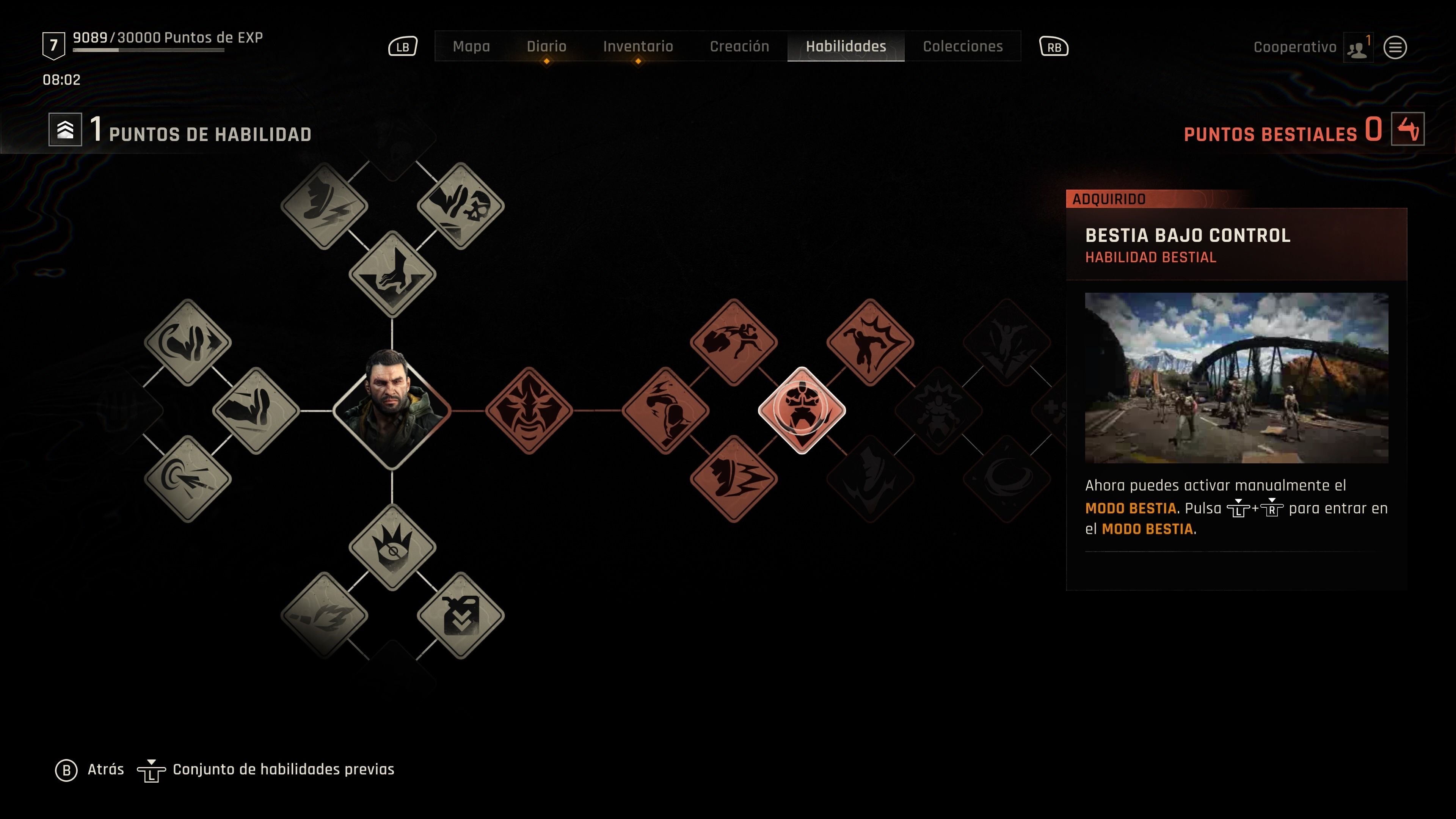
Task: Switch to the Mapa tab
Action: tap(472, 47)
